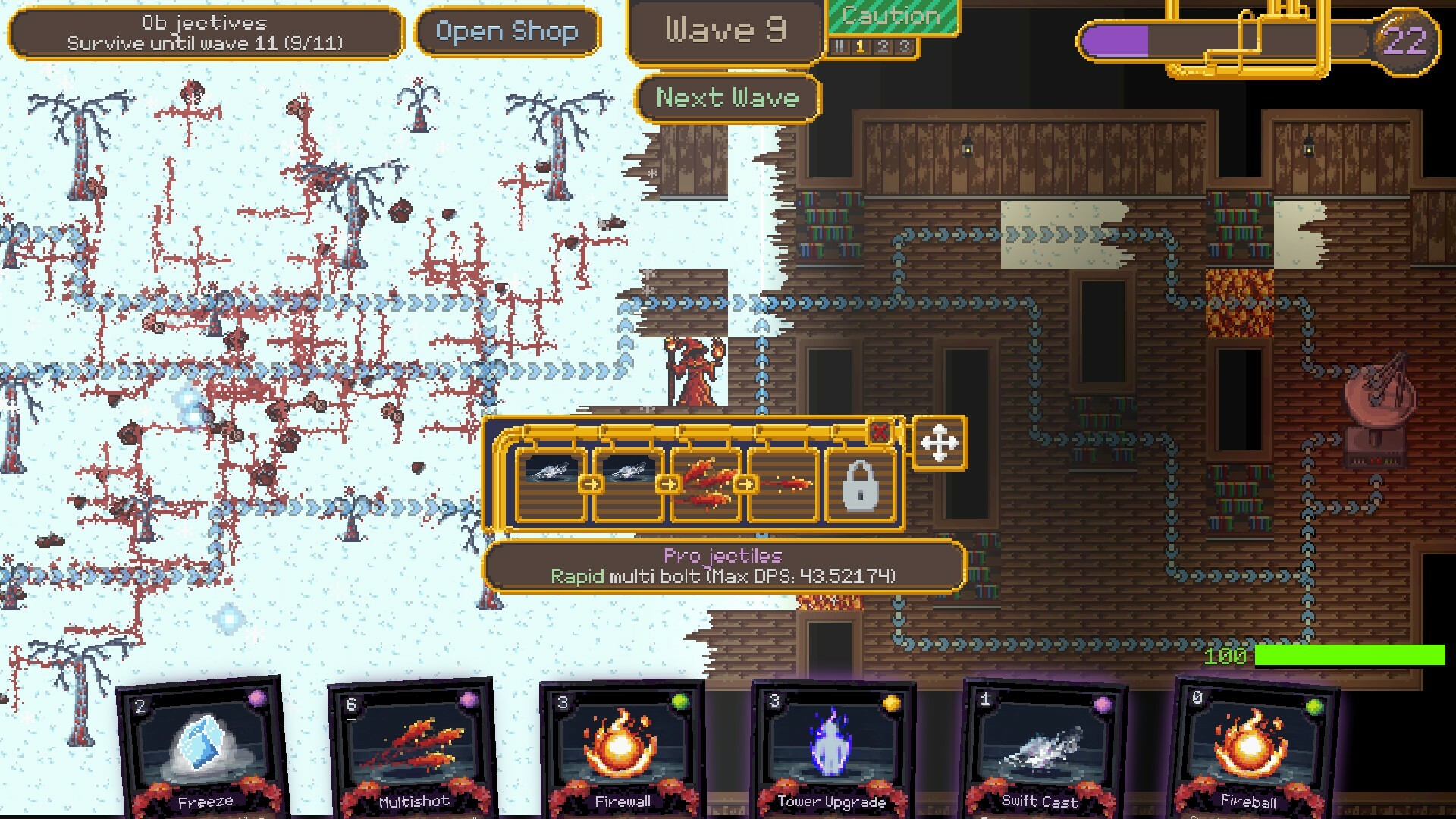
Task: Click the arrow after the multi bolt slot
Action: coord(745,483)
